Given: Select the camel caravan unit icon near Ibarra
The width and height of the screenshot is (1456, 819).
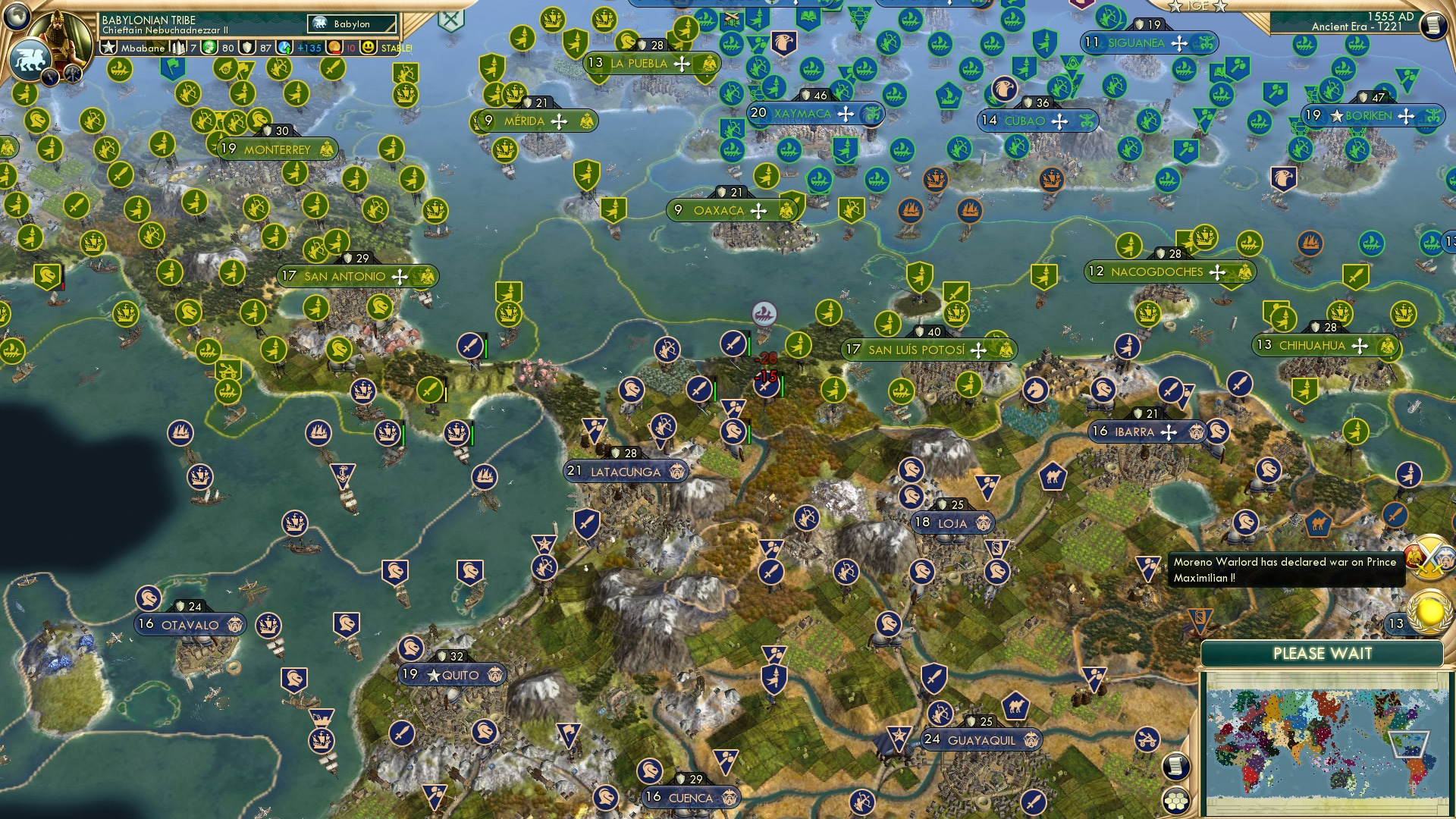Looking at the screenshot, I should point(1053,475).
